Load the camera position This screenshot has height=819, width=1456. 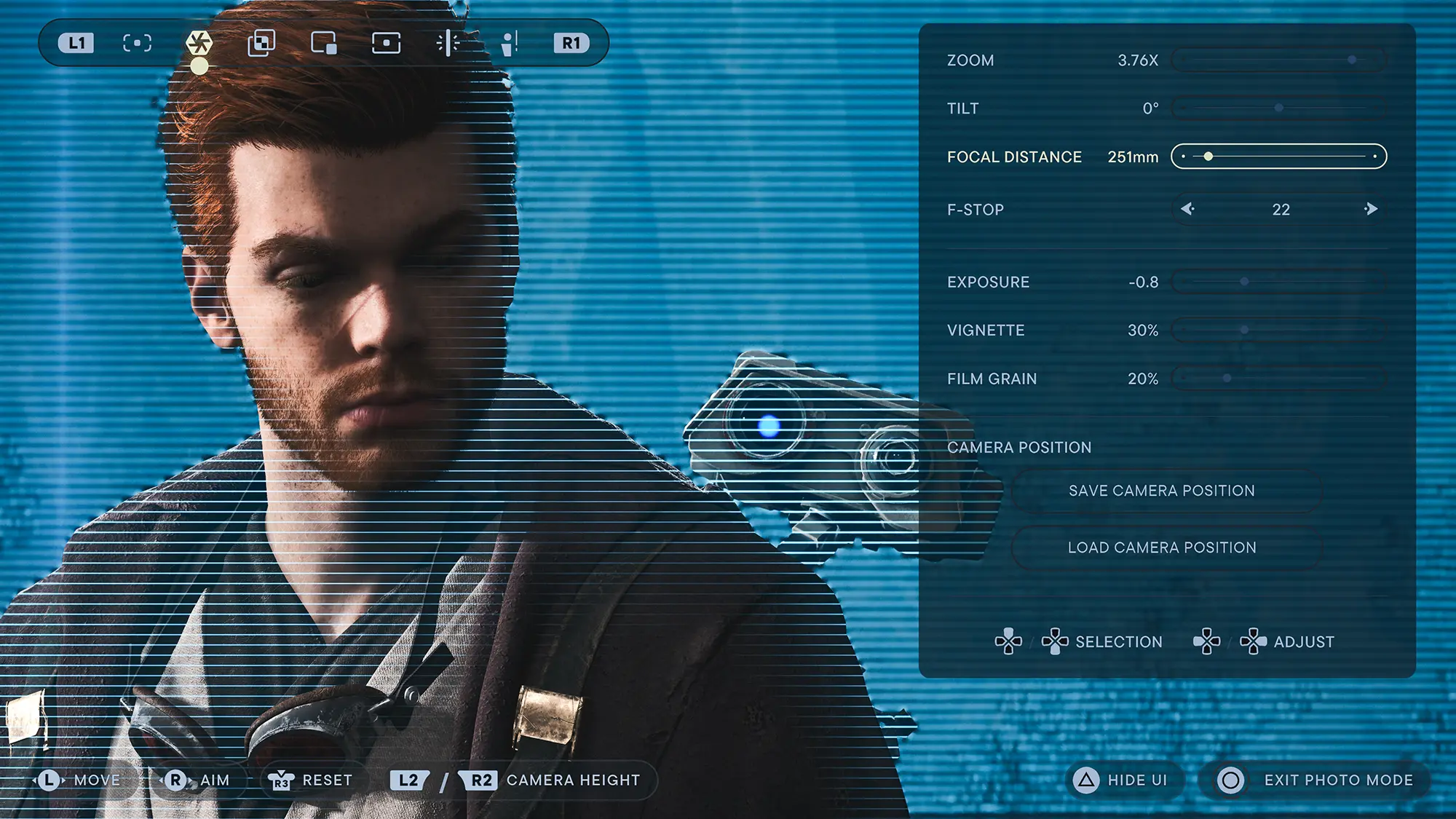pyautogui.click(x=1162, y=547)
